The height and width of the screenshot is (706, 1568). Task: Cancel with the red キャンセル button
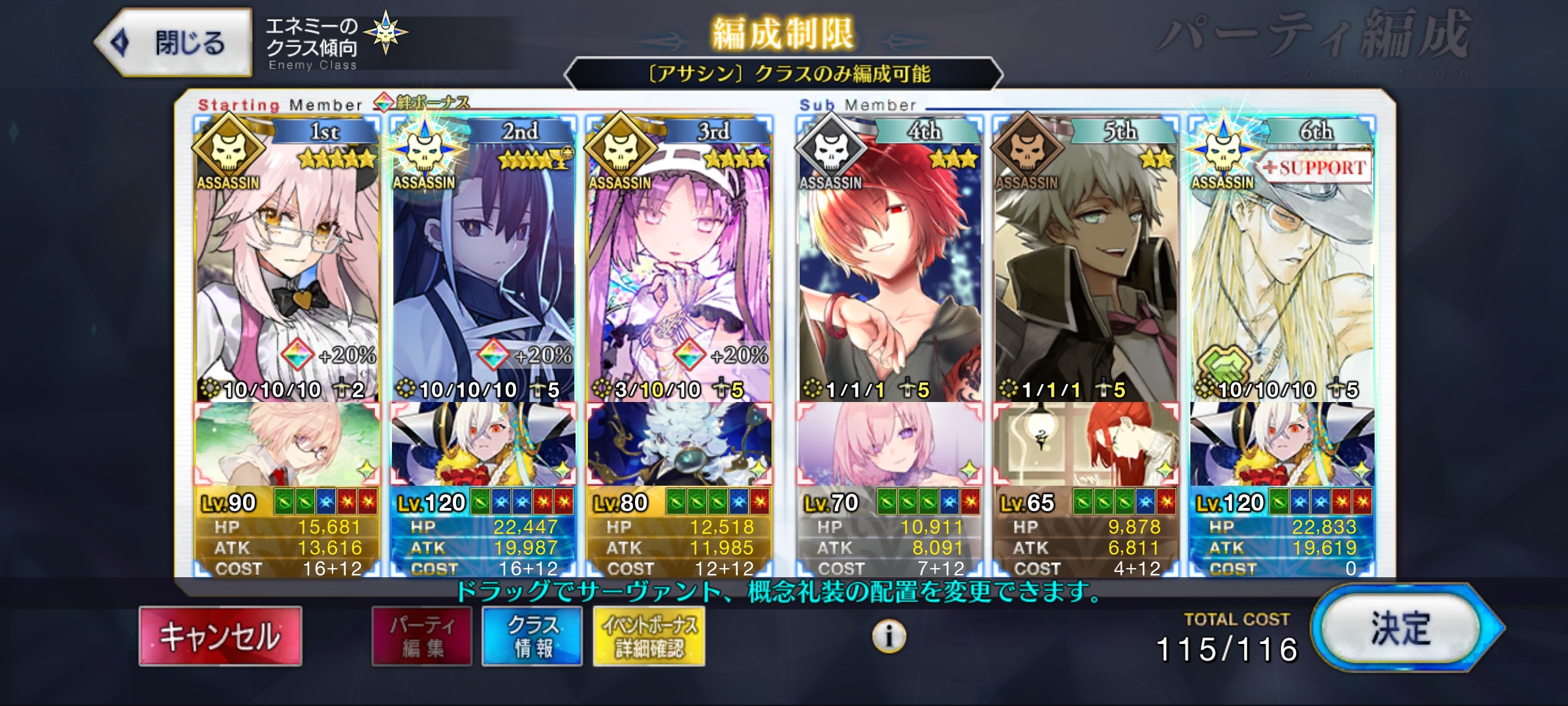220,636
